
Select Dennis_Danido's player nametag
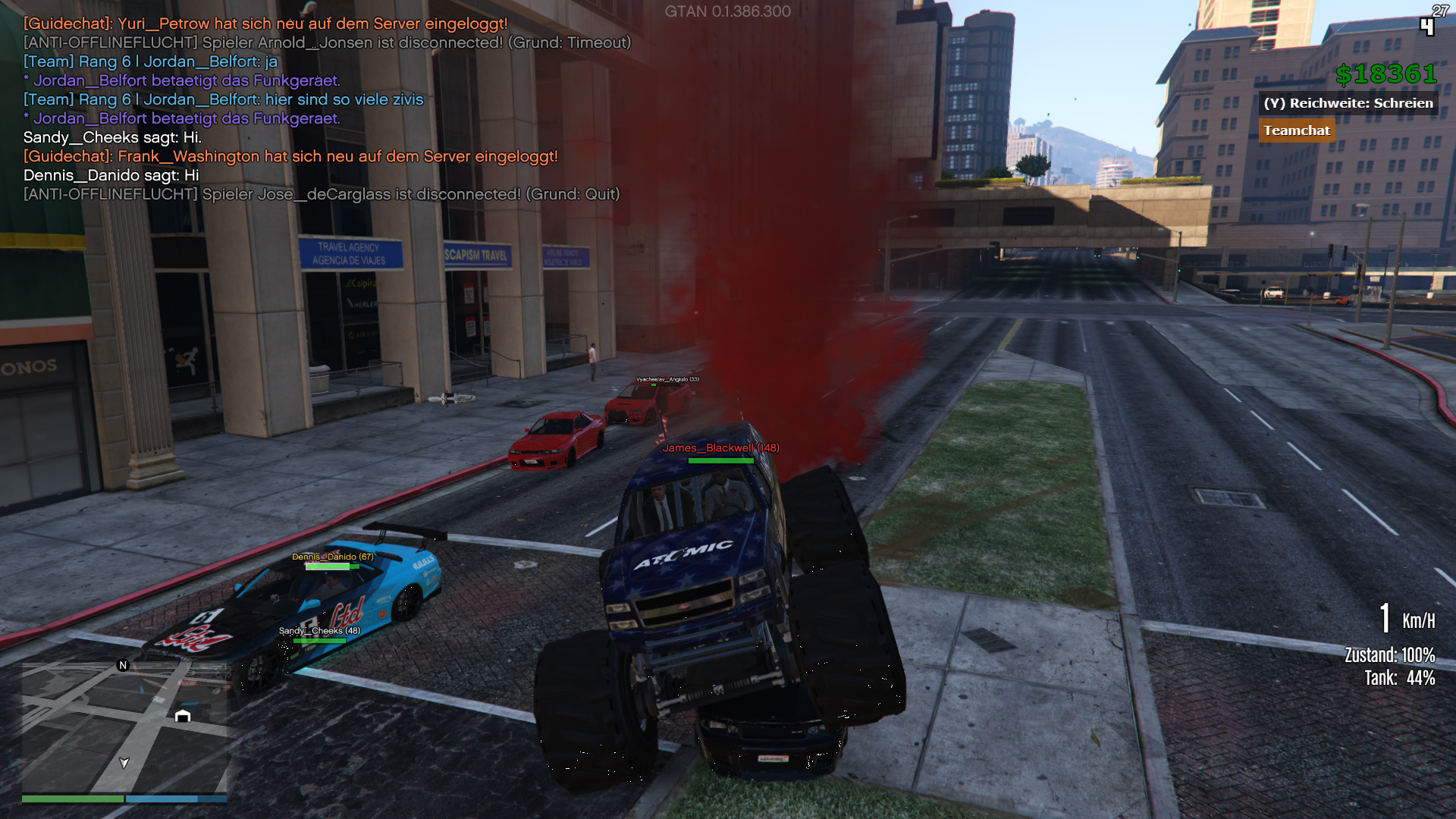coord(332,557)
